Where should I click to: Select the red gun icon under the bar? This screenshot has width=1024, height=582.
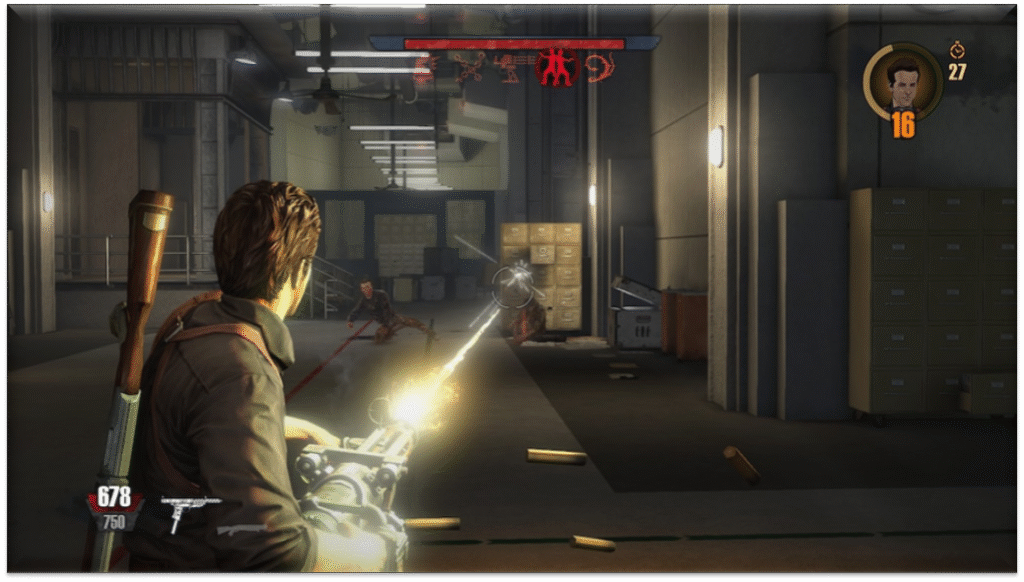pos(512,67)
